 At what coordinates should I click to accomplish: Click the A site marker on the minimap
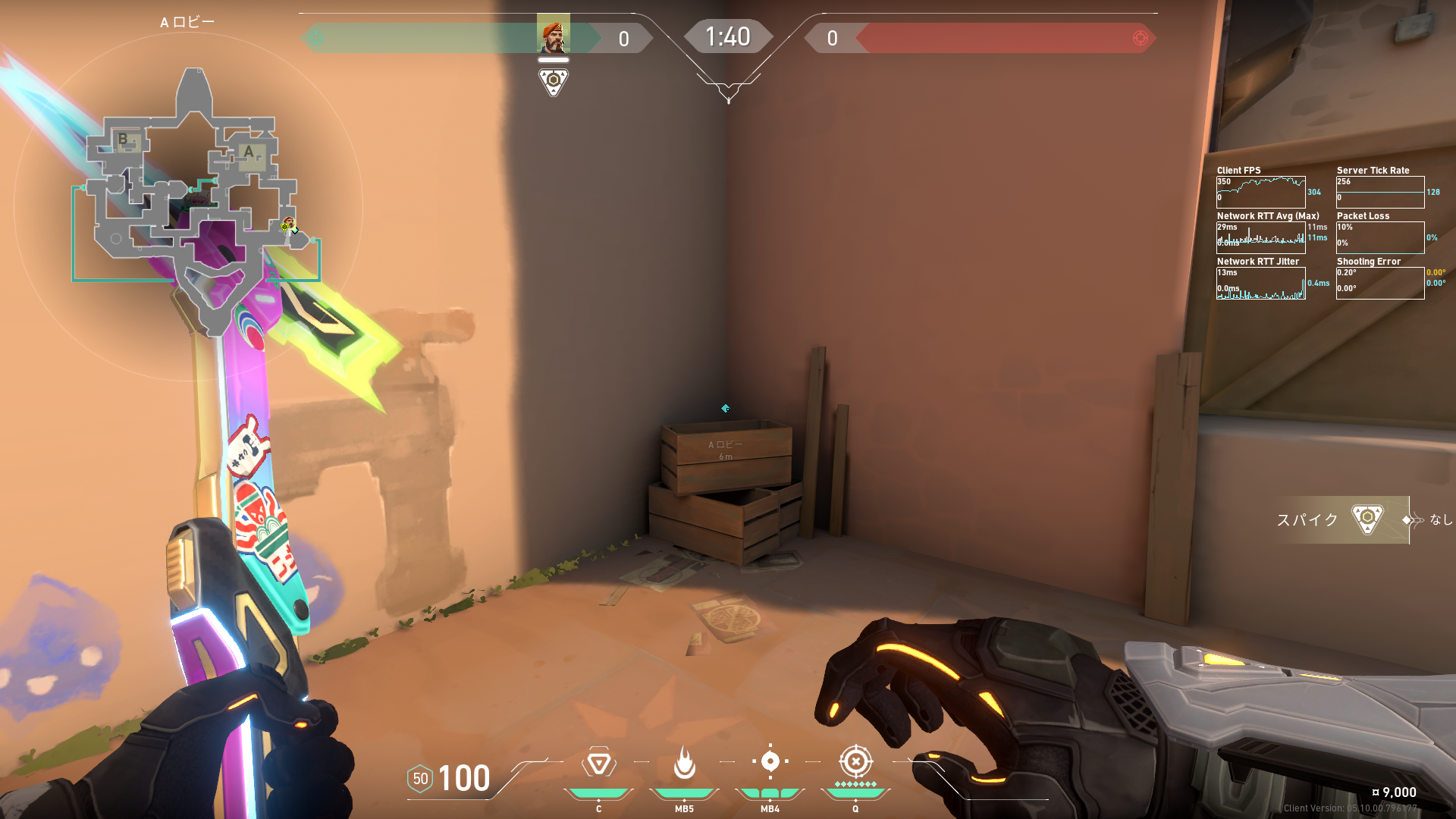[x=249, y=152]
